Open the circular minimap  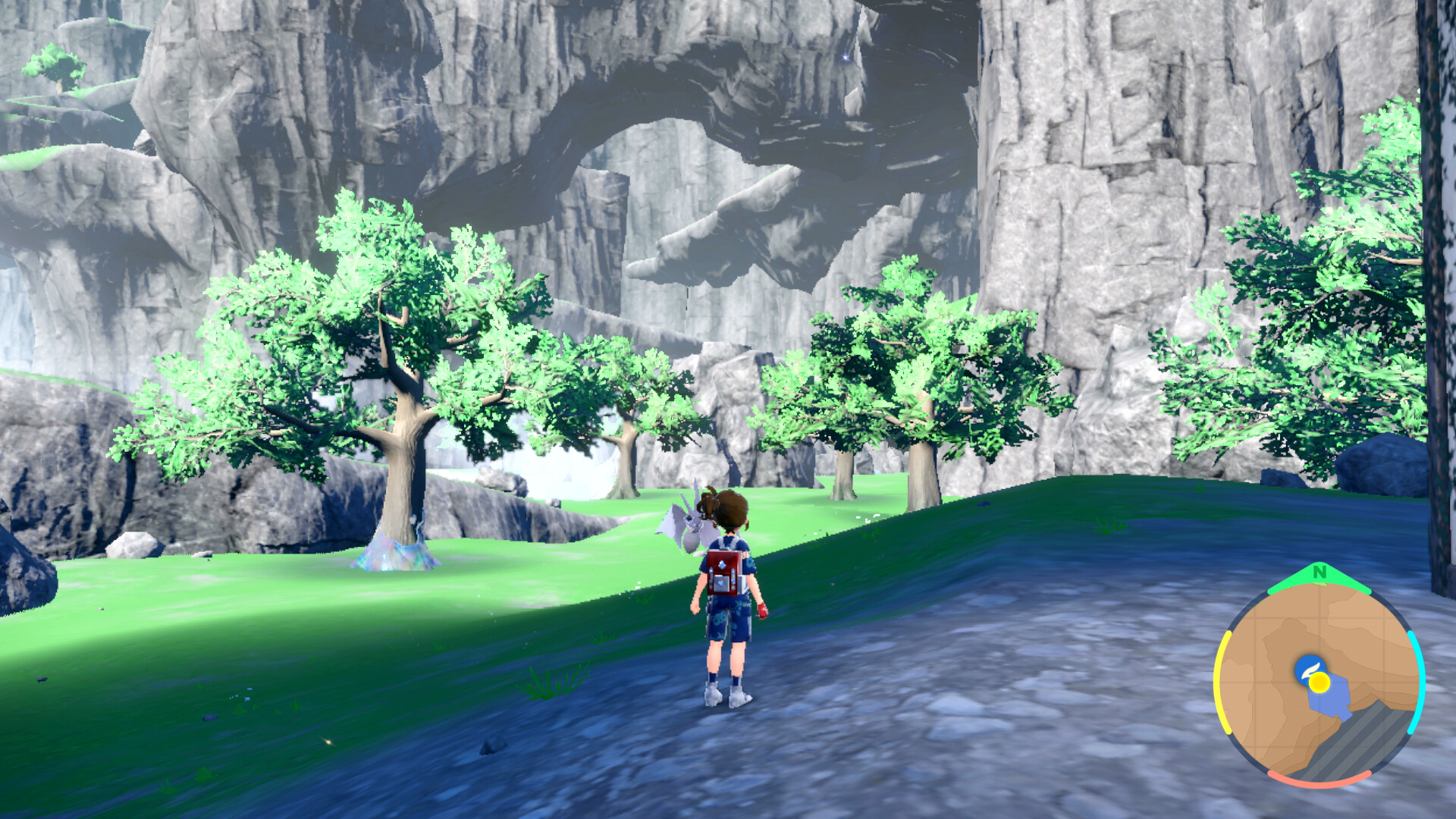pos(1319,682)
